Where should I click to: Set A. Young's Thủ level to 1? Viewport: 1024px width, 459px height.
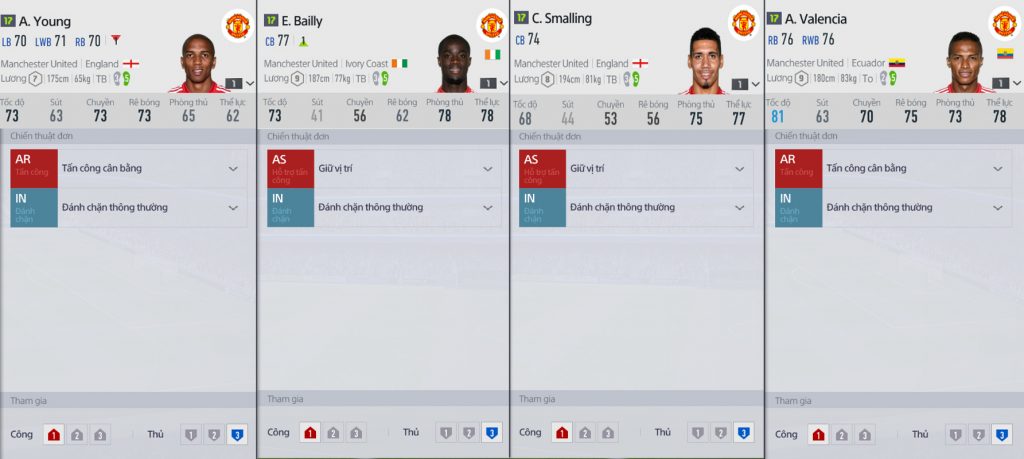point(190,435)
